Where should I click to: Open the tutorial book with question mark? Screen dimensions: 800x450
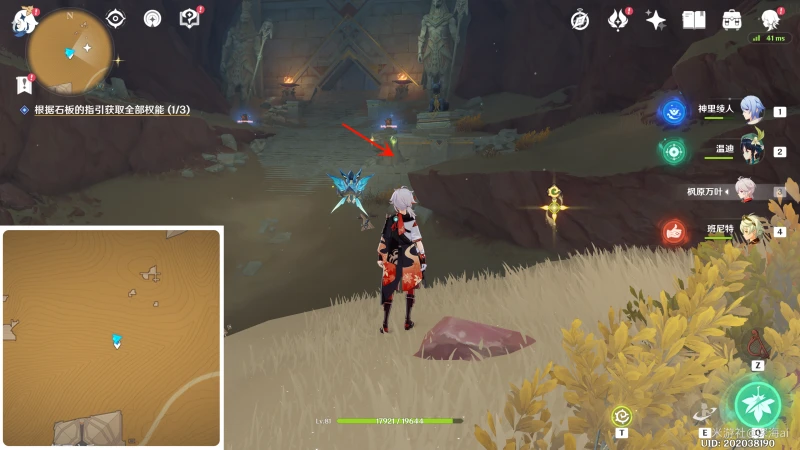point(188,18)
